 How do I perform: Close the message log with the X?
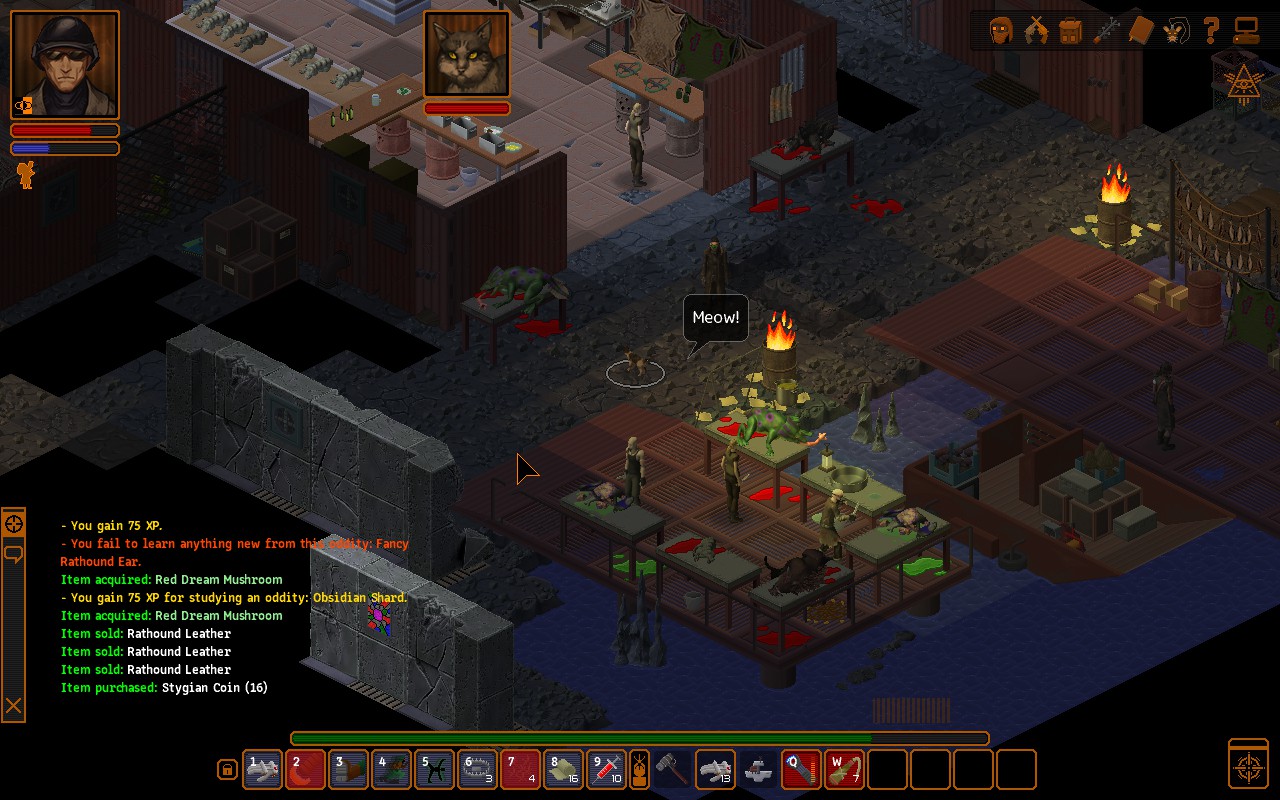click(x=14, y=706)
